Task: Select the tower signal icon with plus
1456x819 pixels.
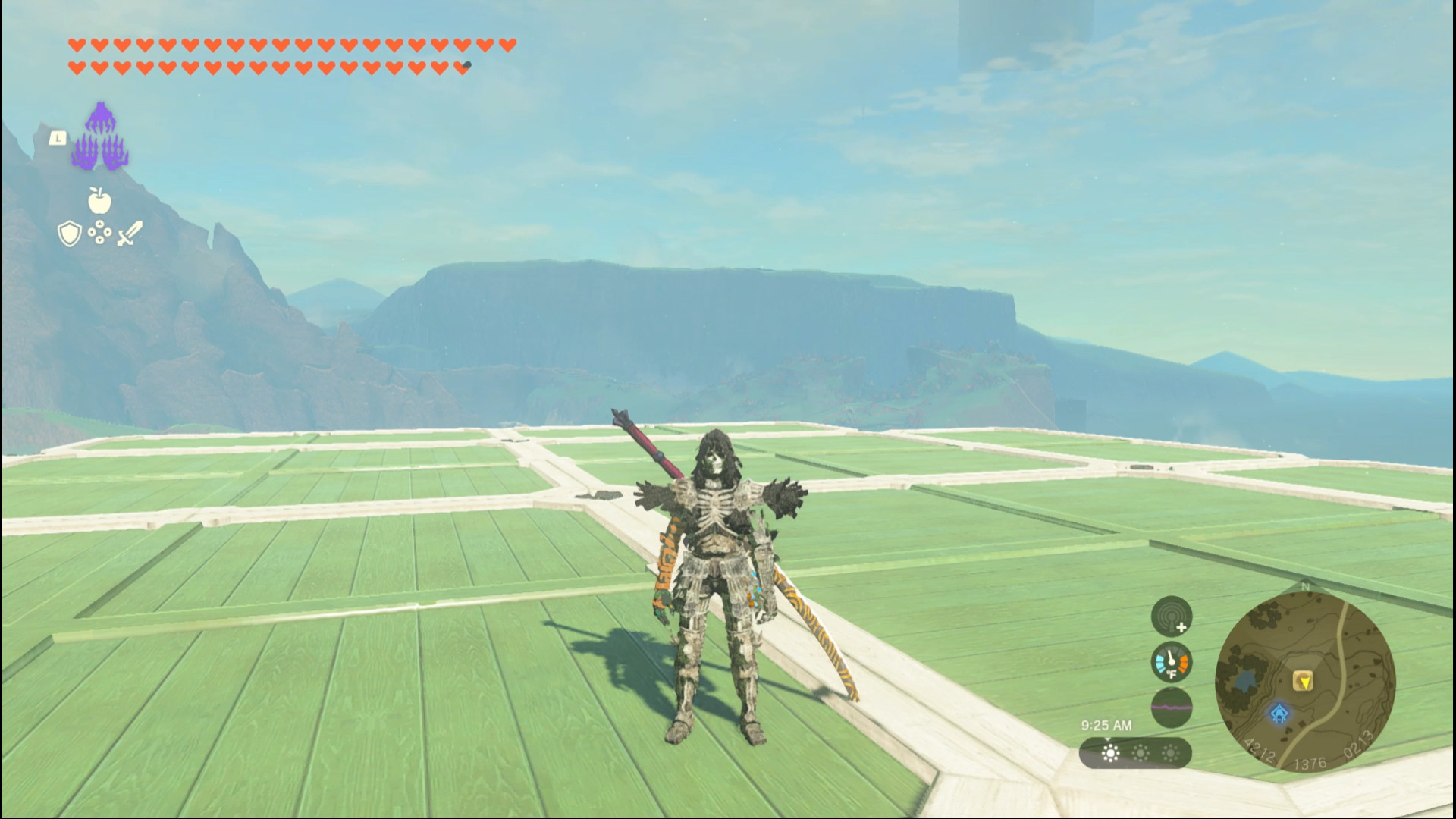Action: tap(1170, 618)
